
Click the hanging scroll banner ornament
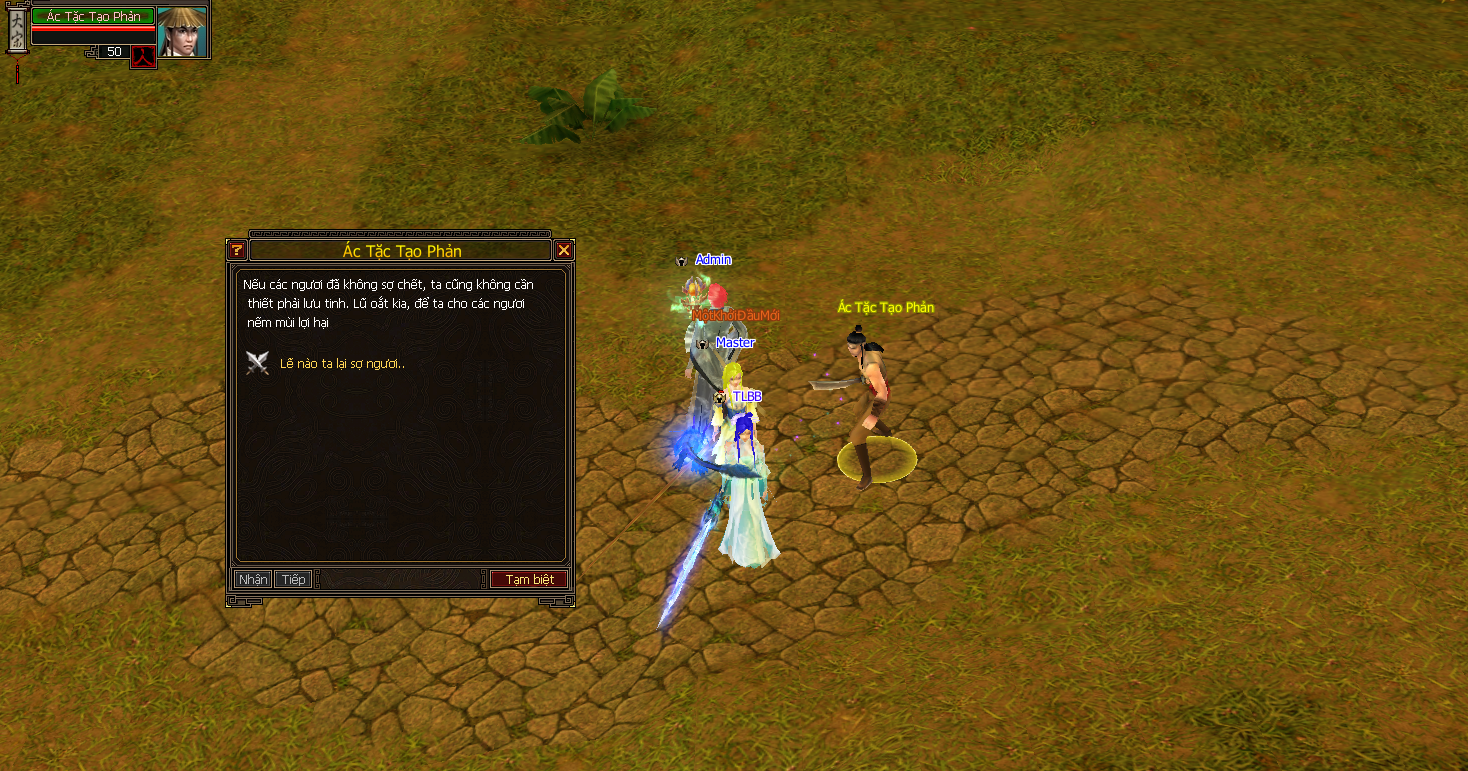[x=16, y=35]
